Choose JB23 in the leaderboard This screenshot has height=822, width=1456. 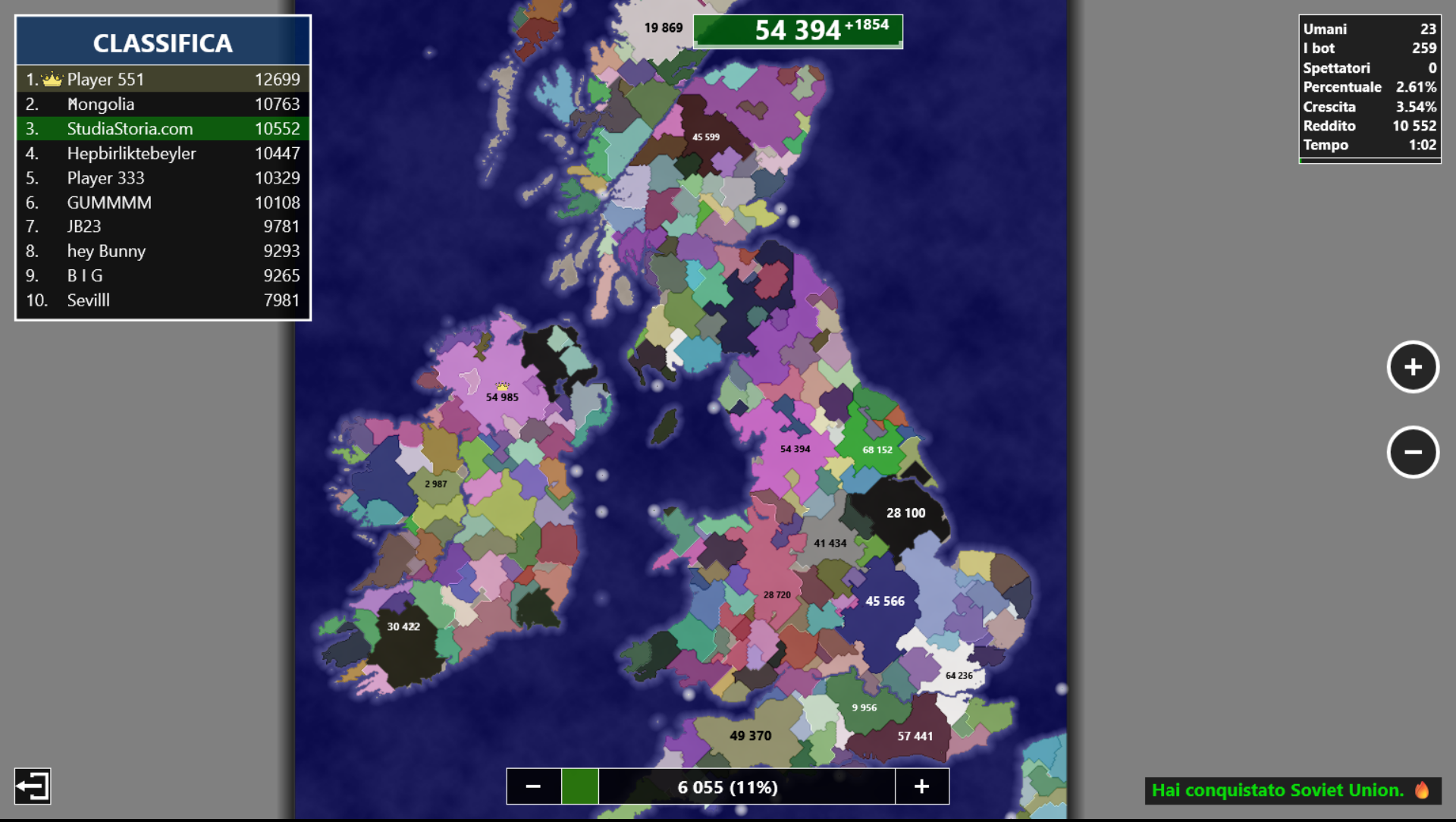(163, 227)
